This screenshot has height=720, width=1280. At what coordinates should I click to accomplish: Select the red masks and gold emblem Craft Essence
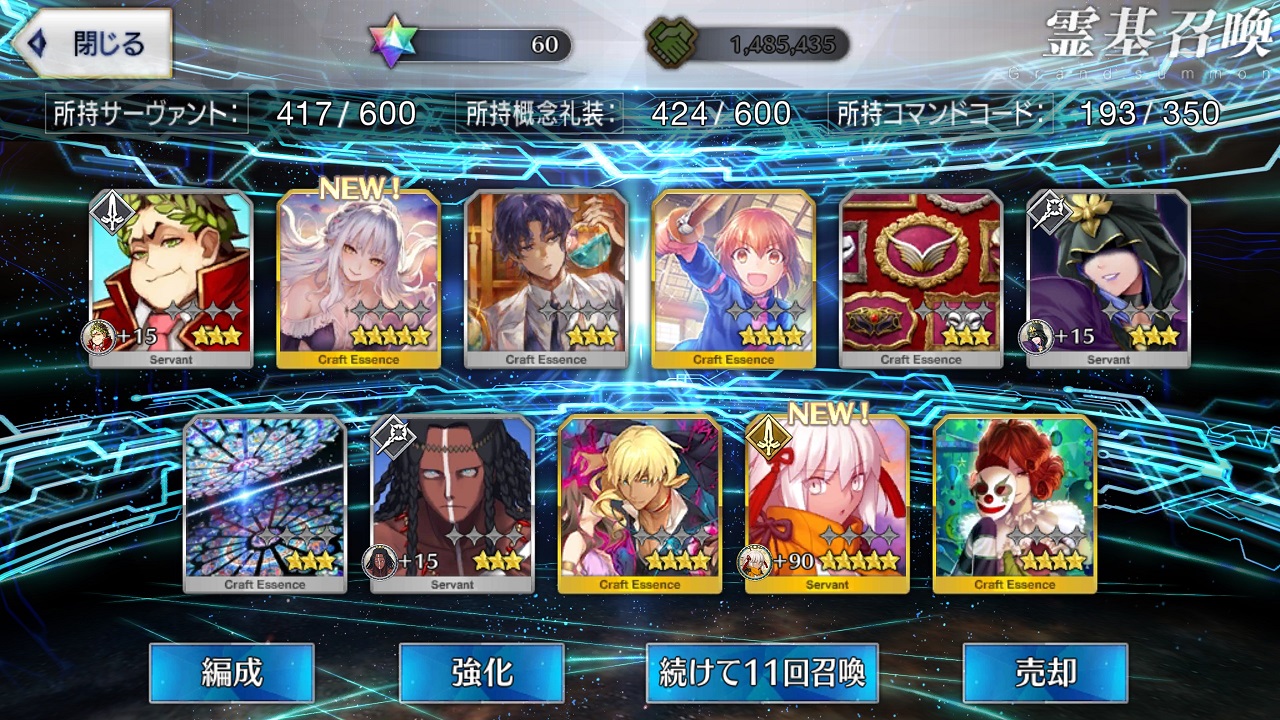coord(921,278)
